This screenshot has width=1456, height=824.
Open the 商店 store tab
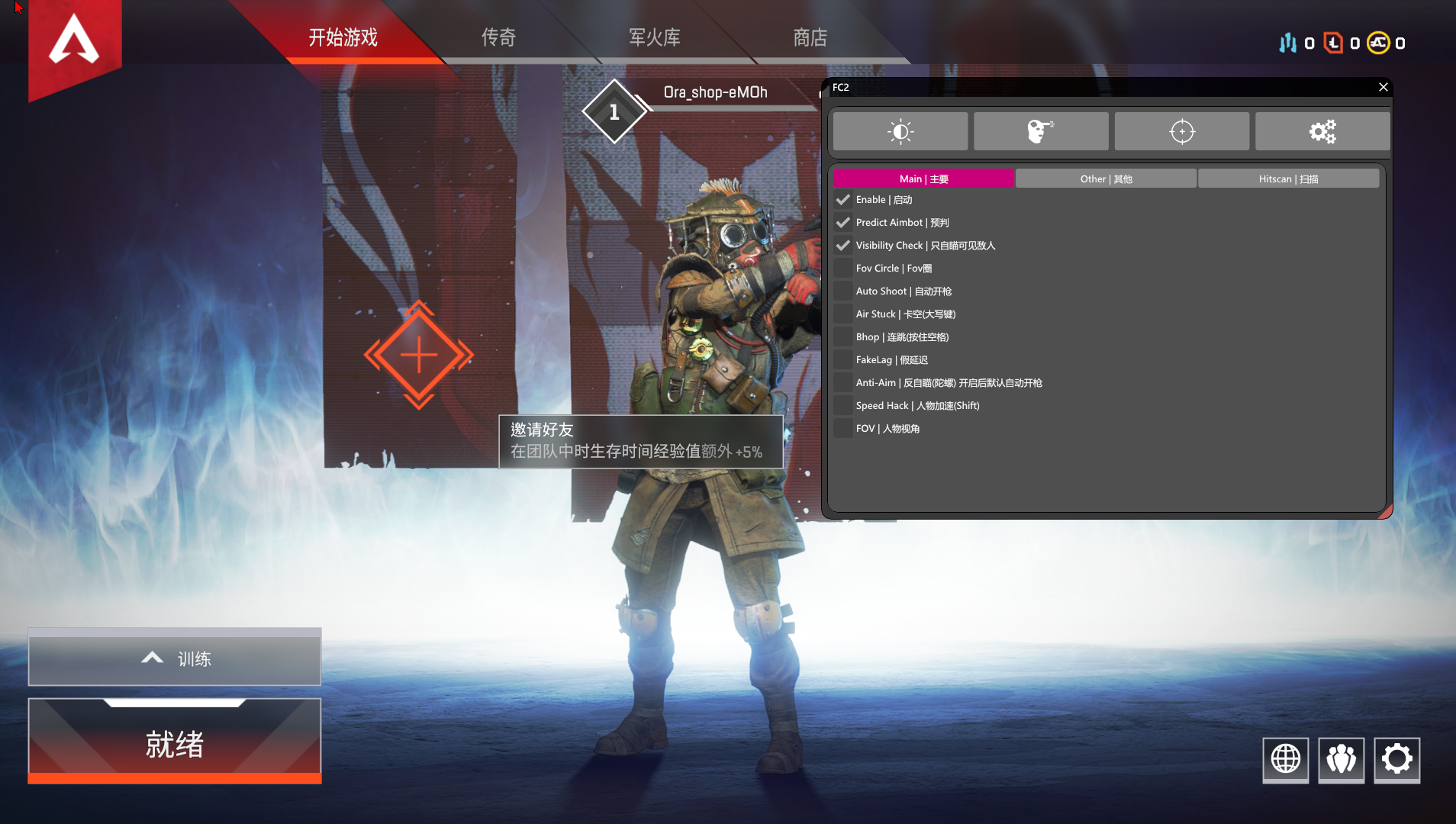click(810, 37)
